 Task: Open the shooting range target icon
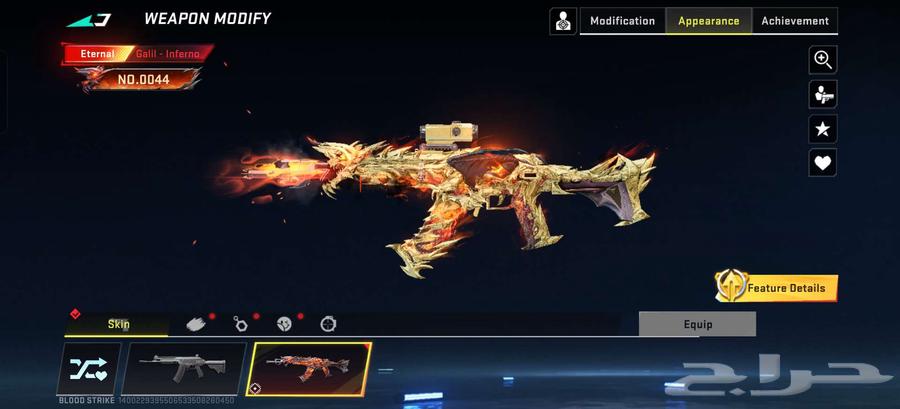tap(563, 21)
